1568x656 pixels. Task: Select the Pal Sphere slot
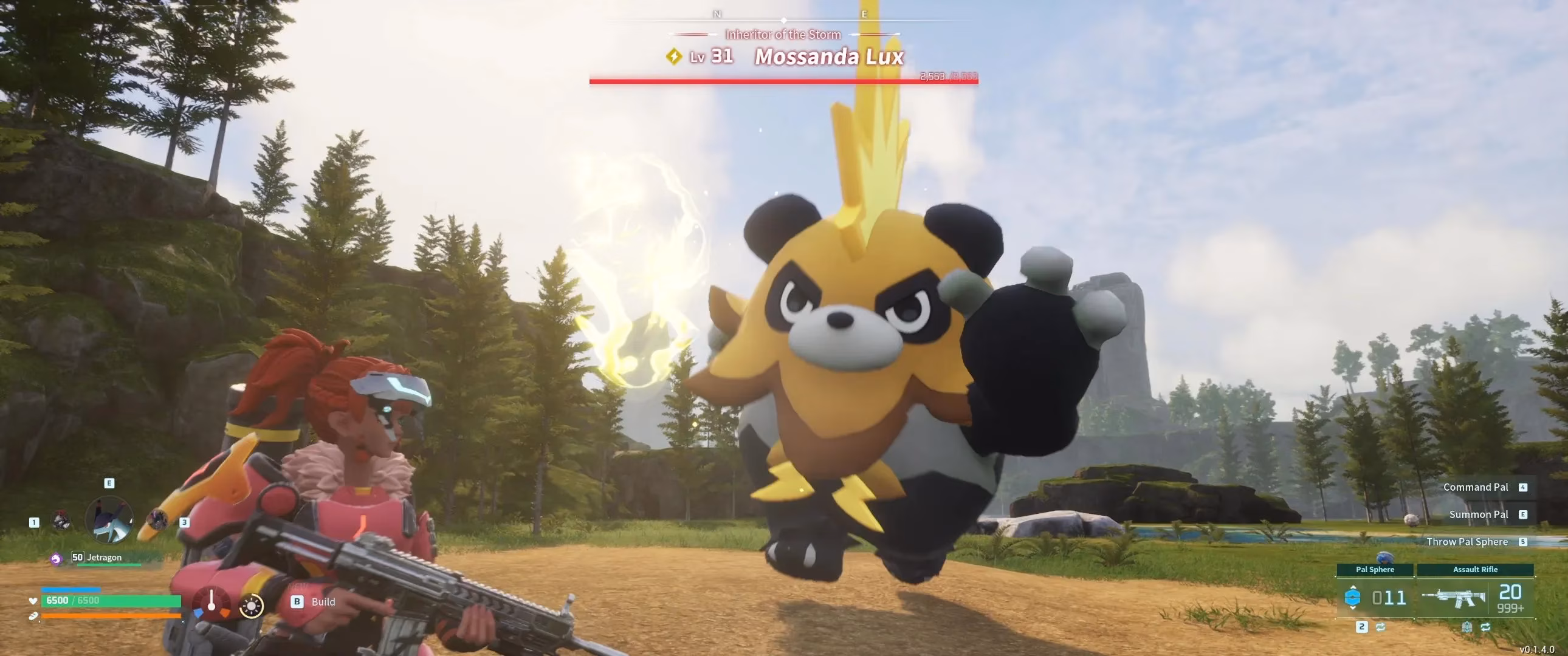(1375, 596)
